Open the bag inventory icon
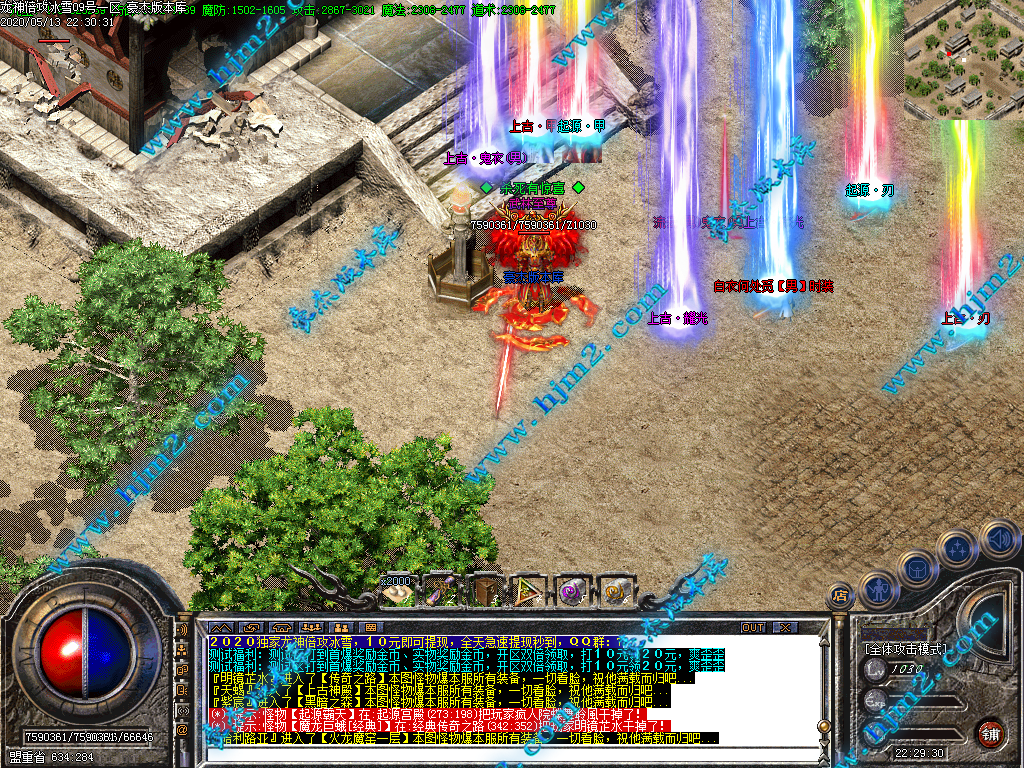The height and width of the screenshot is (768, 1024). tap(918, 569)
